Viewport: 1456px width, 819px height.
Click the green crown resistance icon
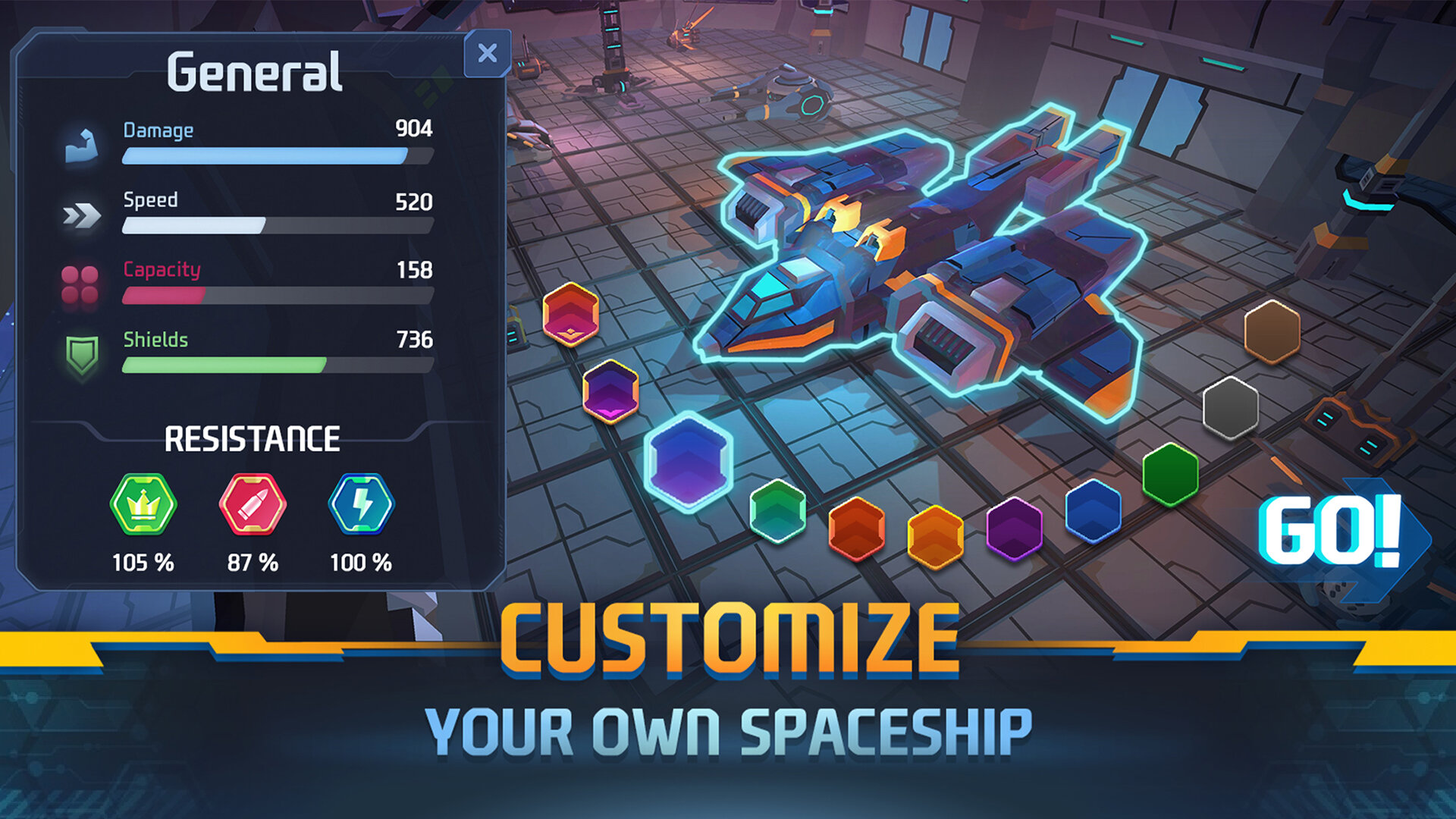click(143, 504)
